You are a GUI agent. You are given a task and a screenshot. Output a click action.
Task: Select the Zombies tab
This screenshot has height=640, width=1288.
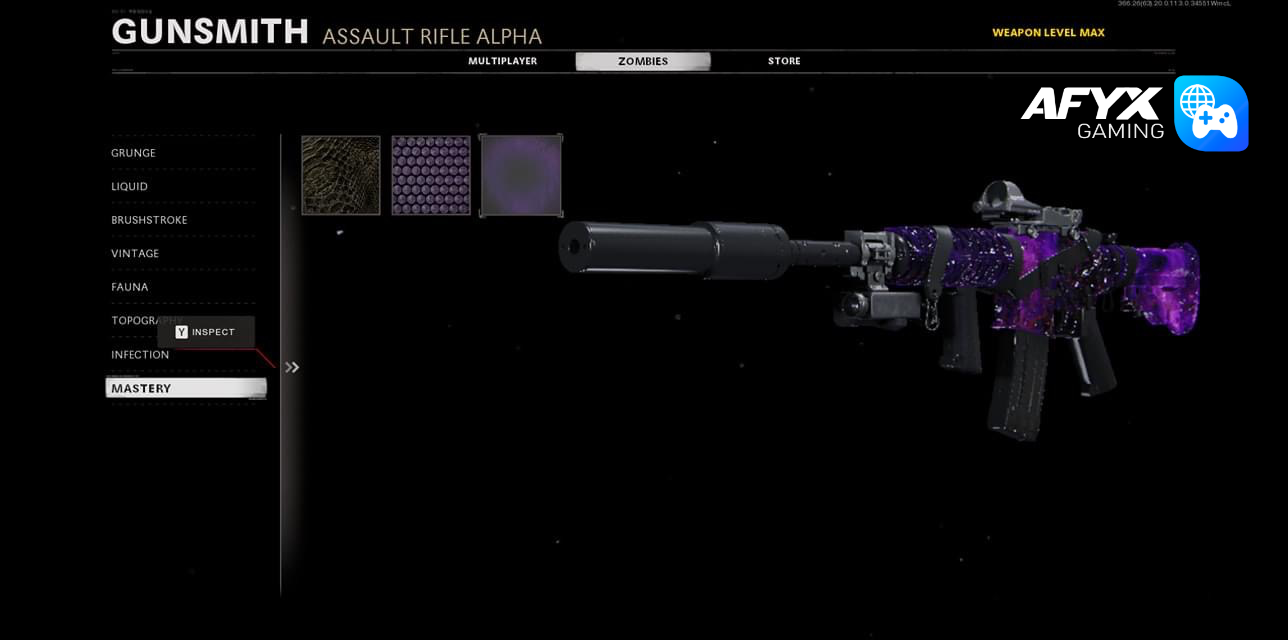642,61
